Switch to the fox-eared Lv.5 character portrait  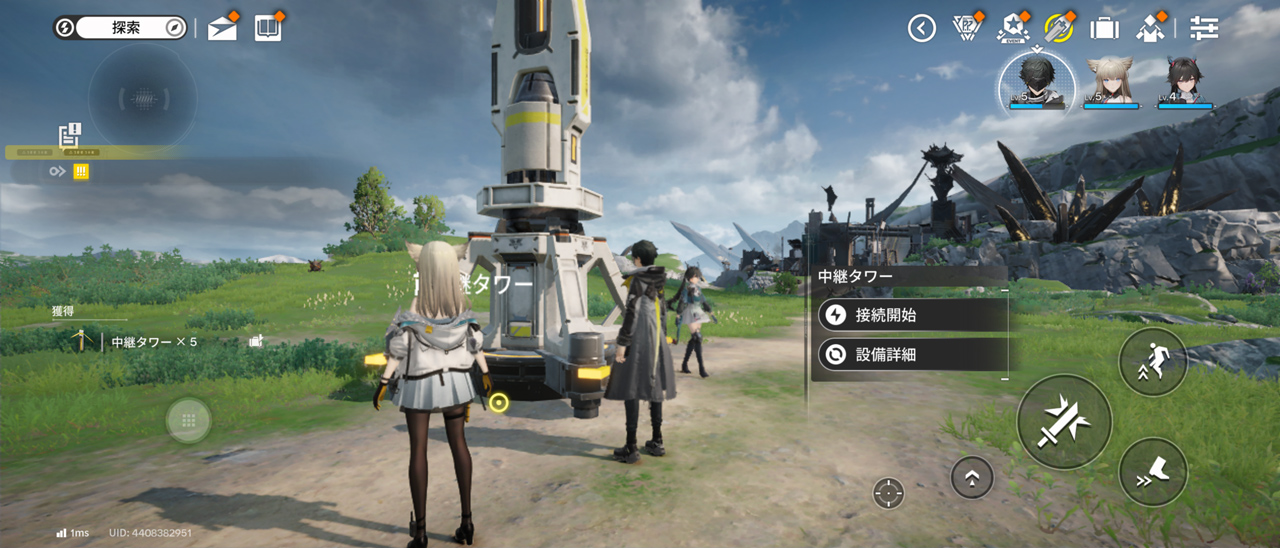[x=1111, y=81]
